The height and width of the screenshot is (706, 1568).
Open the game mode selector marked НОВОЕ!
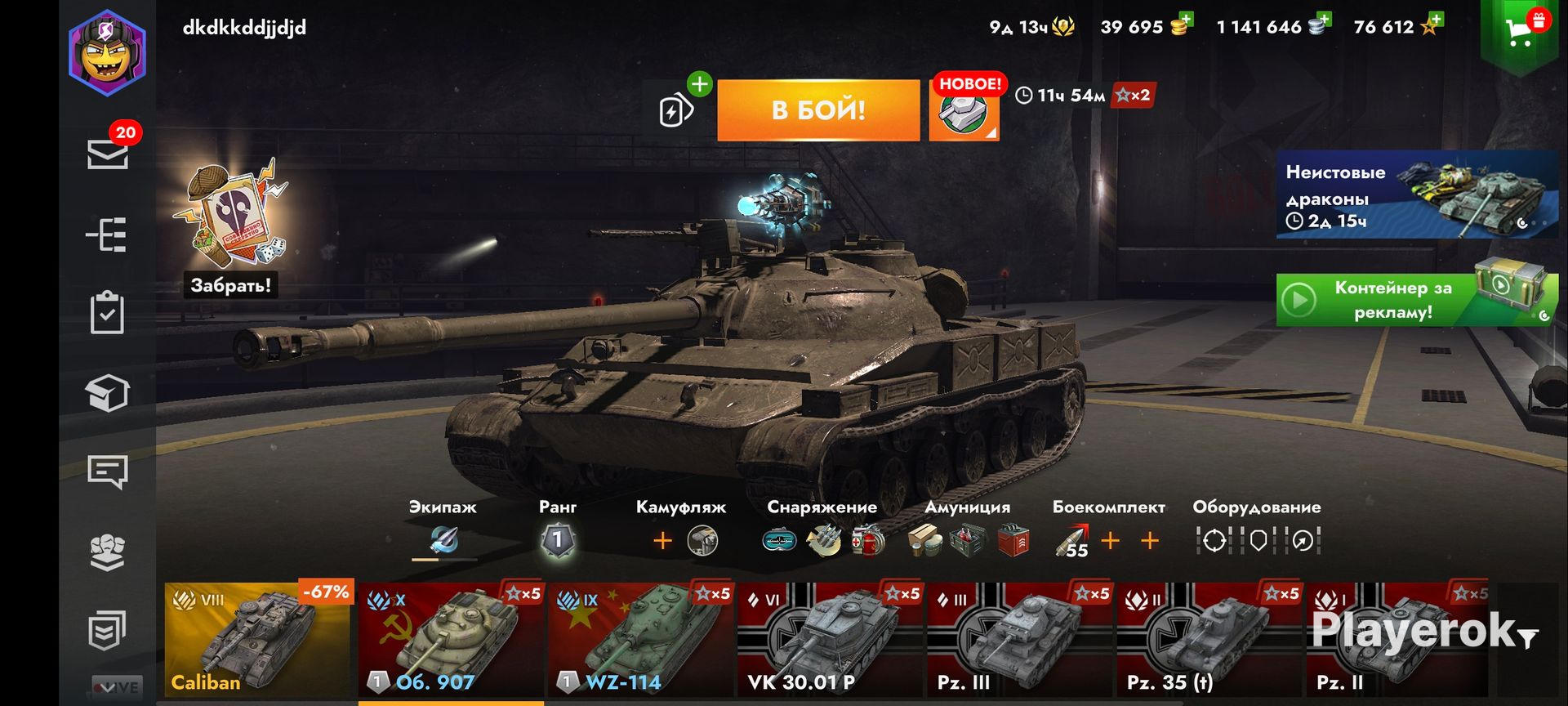(964, 110)
